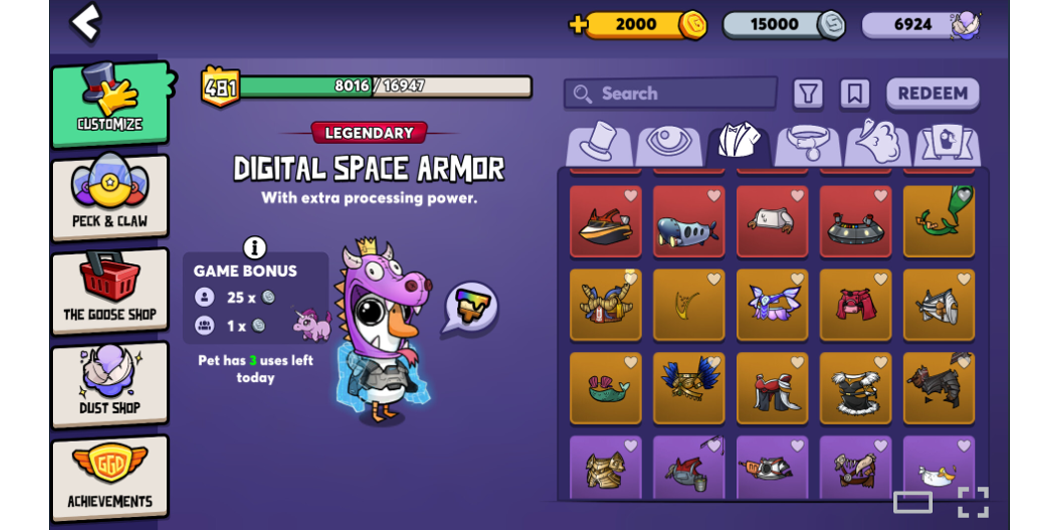View the Achievements menu

click(x=110, y=477)
